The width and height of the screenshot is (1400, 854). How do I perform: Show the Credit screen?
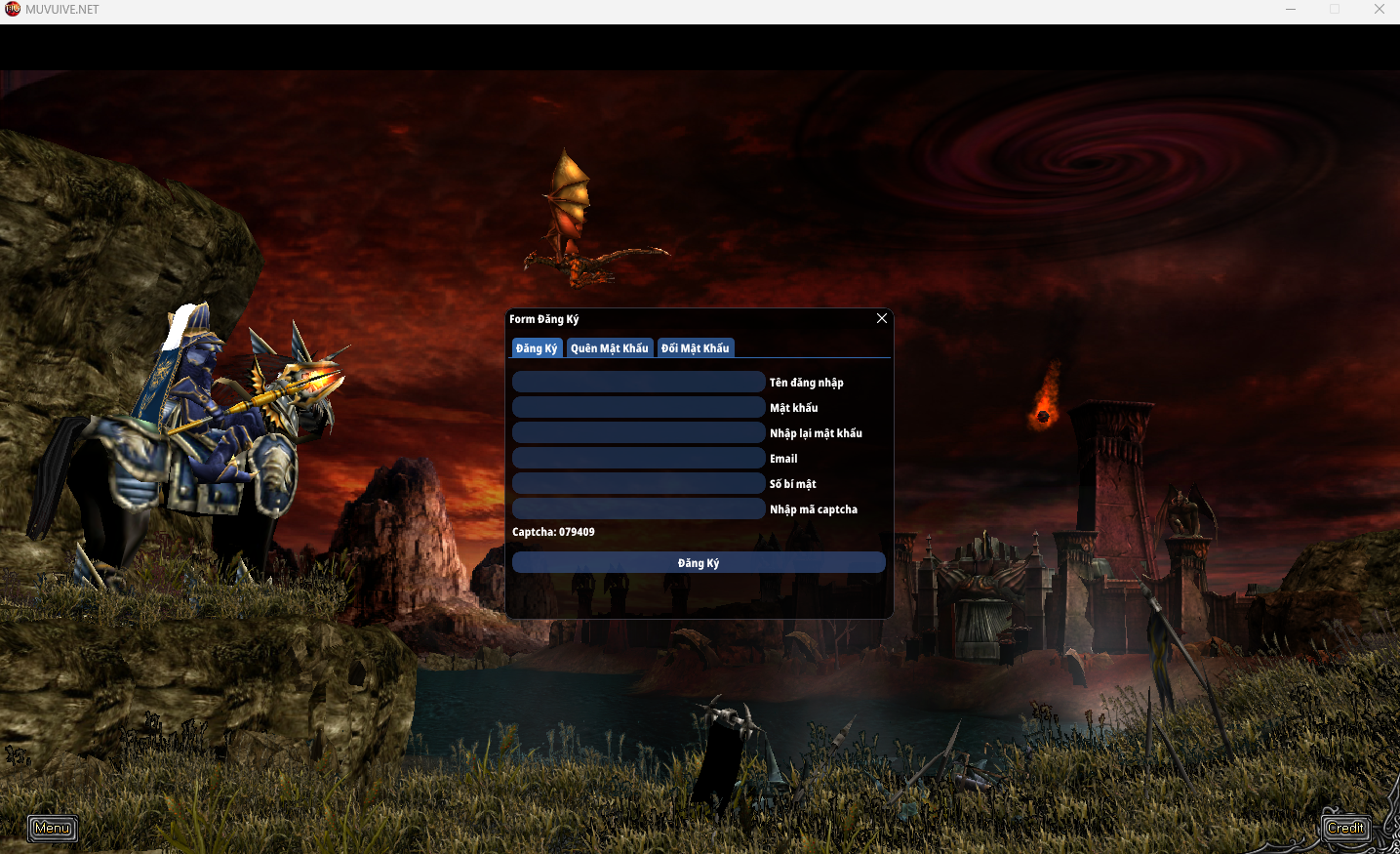click(1345, 829)
